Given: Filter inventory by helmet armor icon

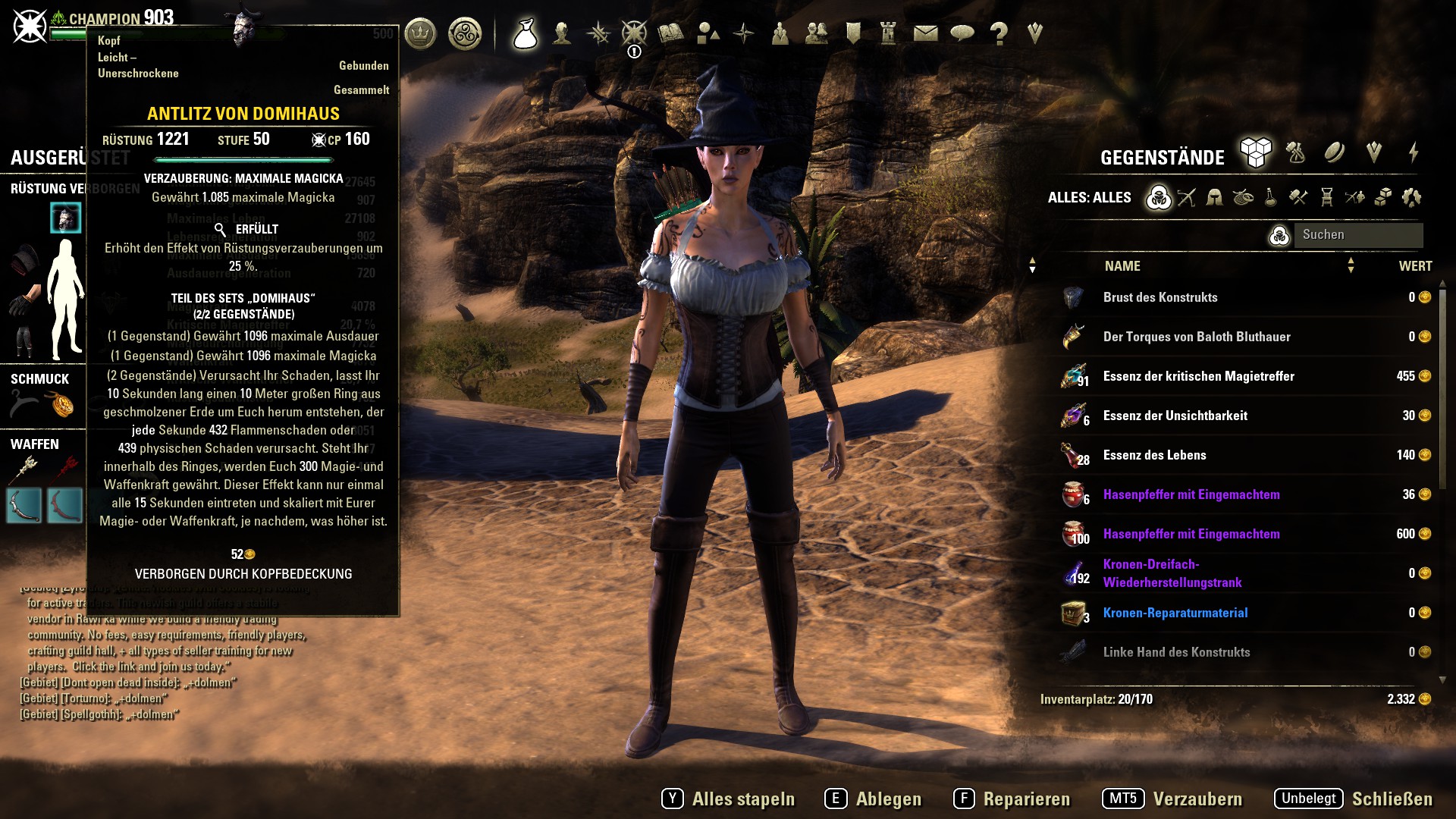Looking at the screenshot, I should [1214, 198].
